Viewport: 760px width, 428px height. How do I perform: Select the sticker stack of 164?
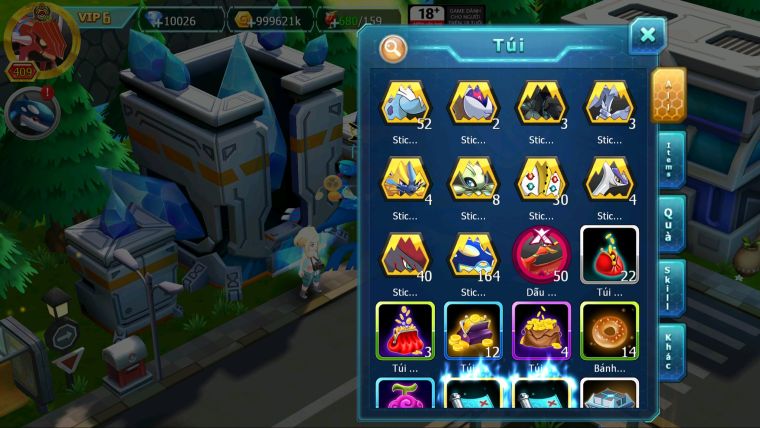pos(472,256)
